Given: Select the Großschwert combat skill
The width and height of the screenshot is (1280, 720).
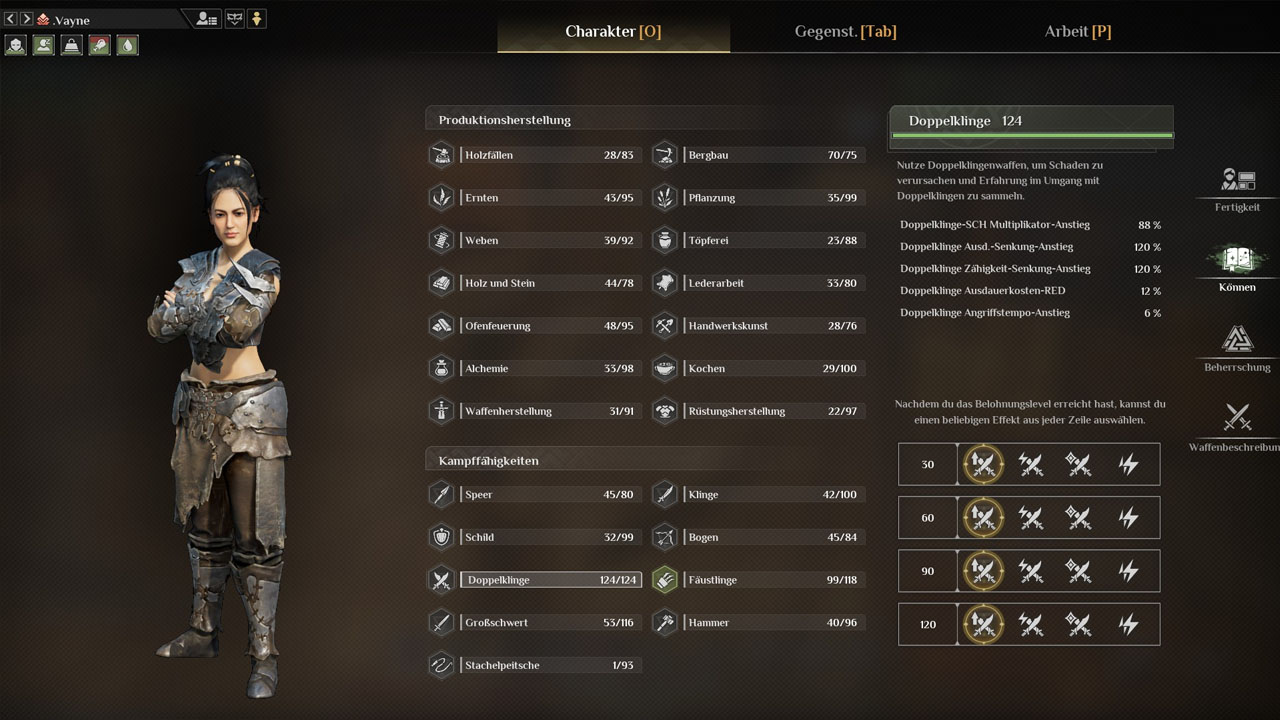Looking at the screenshot, I should 549,622.
